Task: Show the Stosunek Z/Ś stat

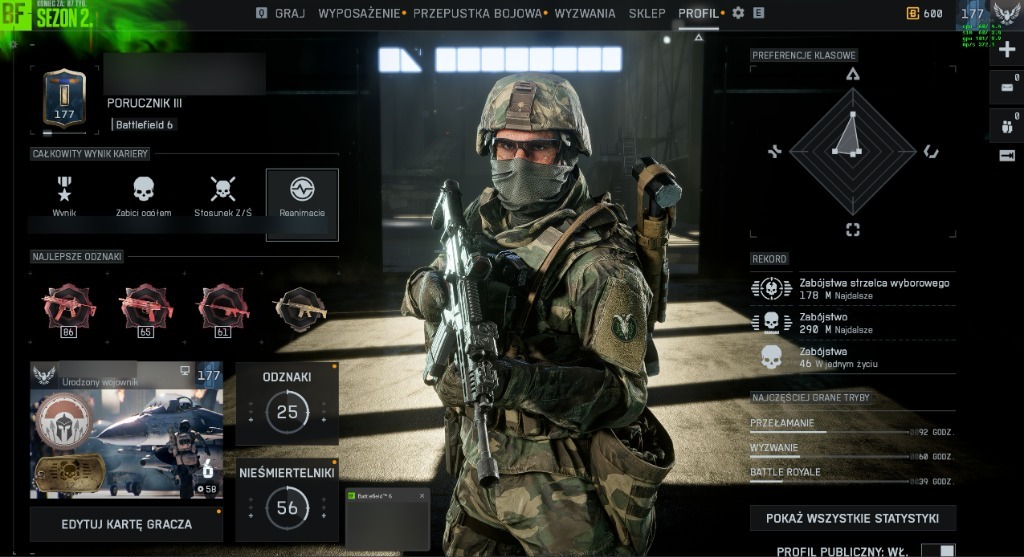Action: [x=222, y=196]
